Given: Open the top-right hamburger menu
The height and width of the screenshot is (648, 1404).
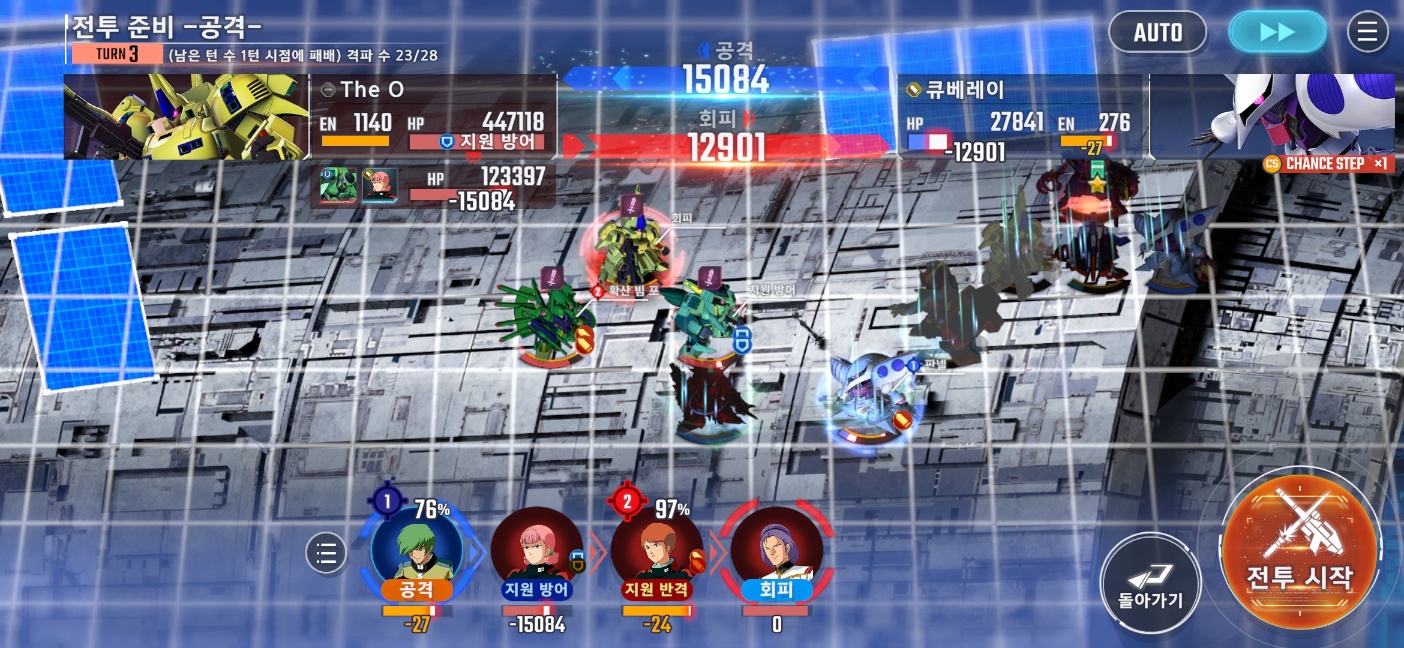Looking at the screenshot, I should pyautogui.click(x=1368, y=32).
